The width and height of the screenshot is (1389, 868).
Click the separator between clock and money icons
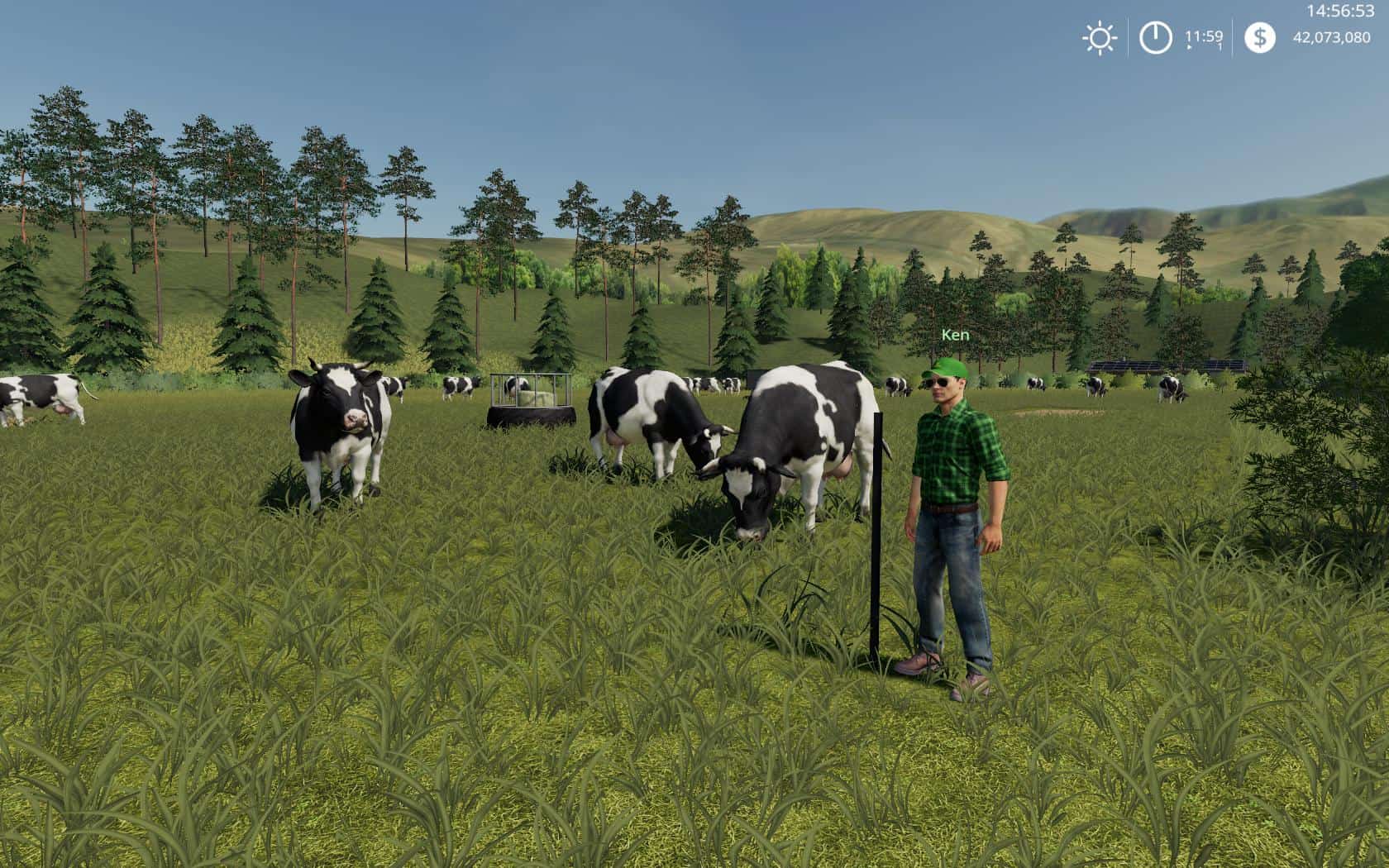(x=1233, y=37)
